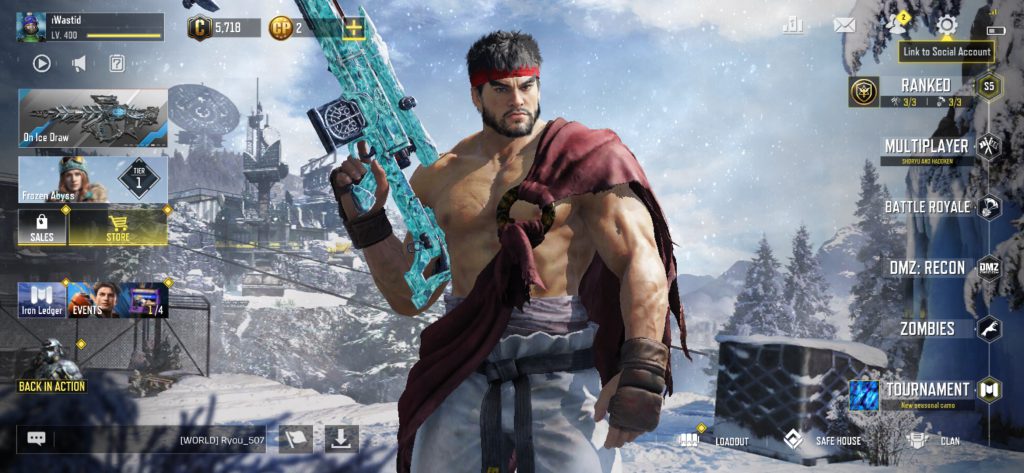Select the Zombies mode
The height and width of the screenshot is (473, 1024).
927,328
